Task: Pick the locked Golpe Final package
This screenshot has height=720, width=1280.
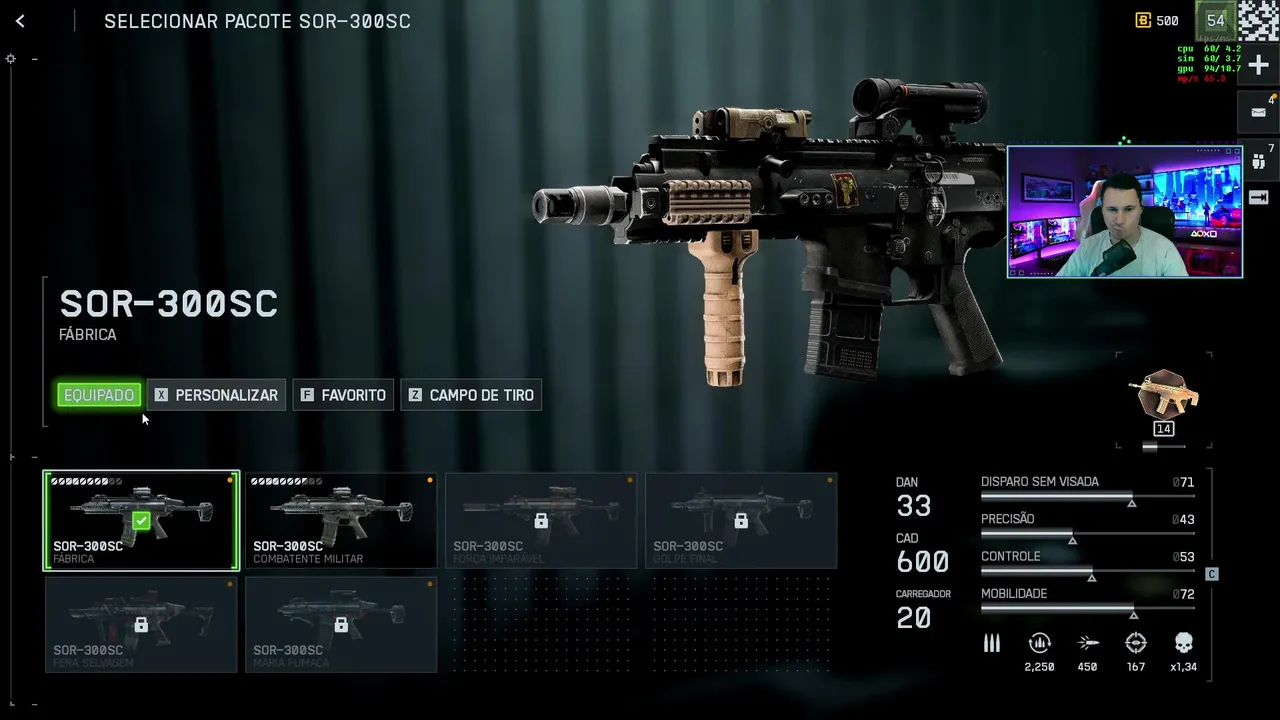Action: (x=741, y=520)
